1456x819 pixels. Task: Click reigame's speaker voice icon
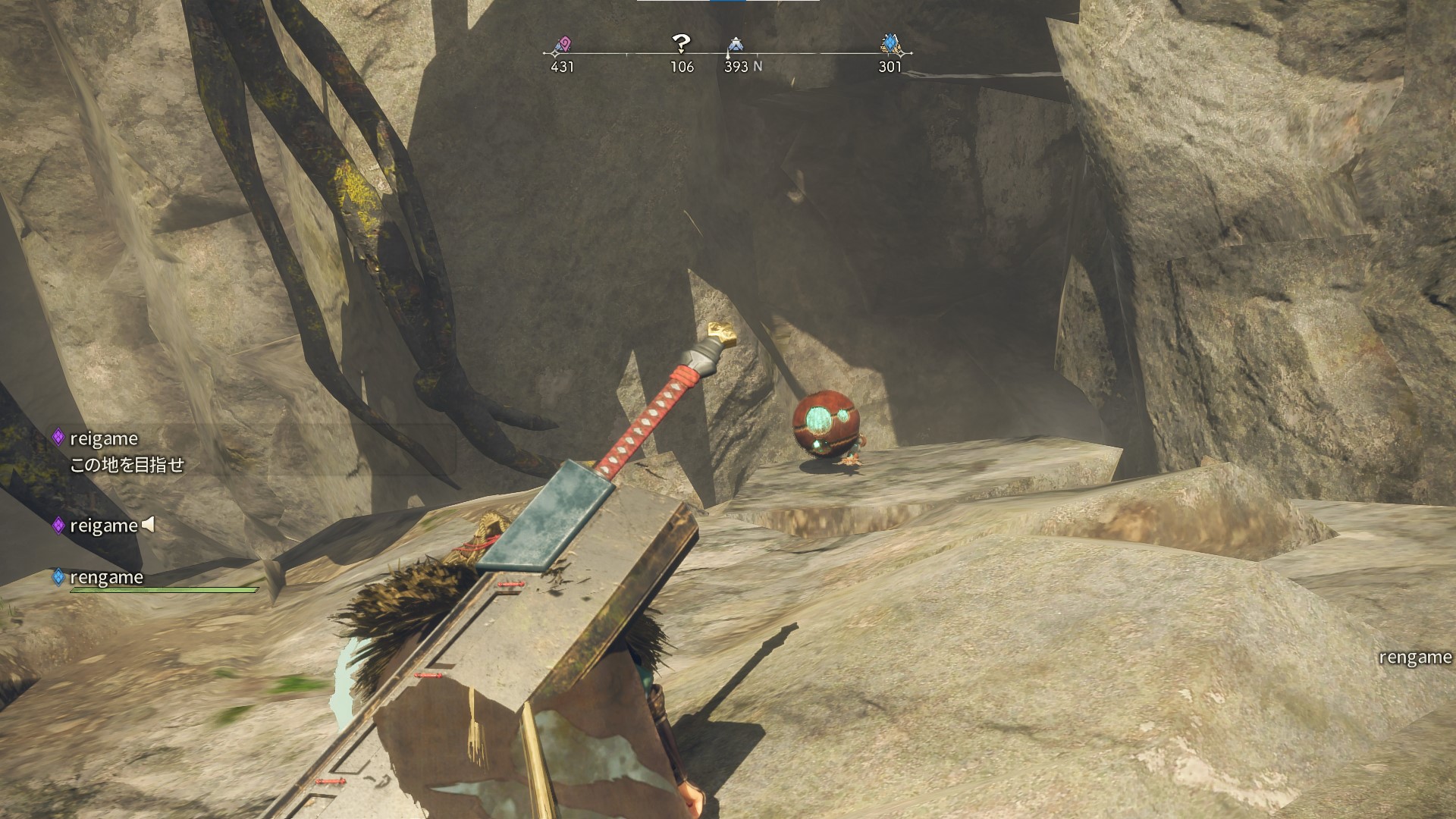click(x=149, y=524)
